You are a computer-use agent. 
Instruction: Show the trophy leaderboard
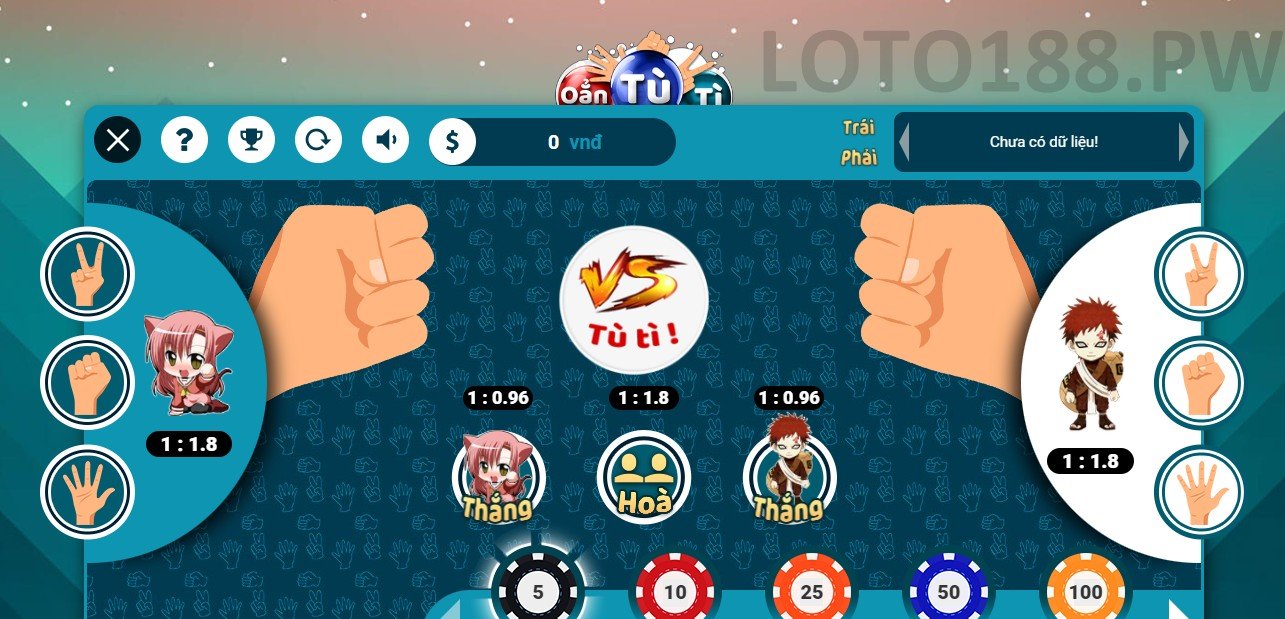pyautogui.click(x=251, y=140)
